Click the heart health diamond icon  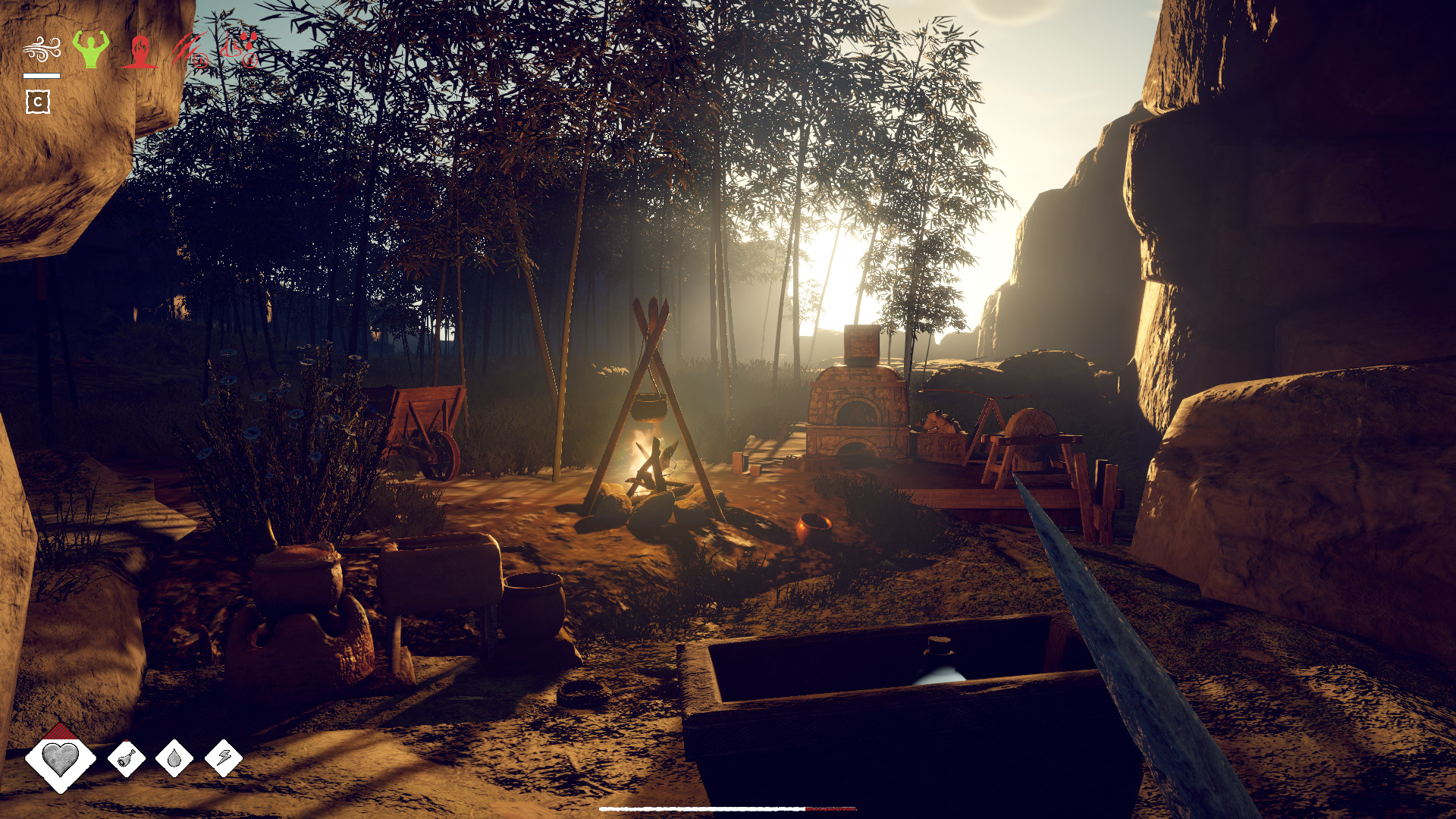pyautogui.click(x=60, y=758)
